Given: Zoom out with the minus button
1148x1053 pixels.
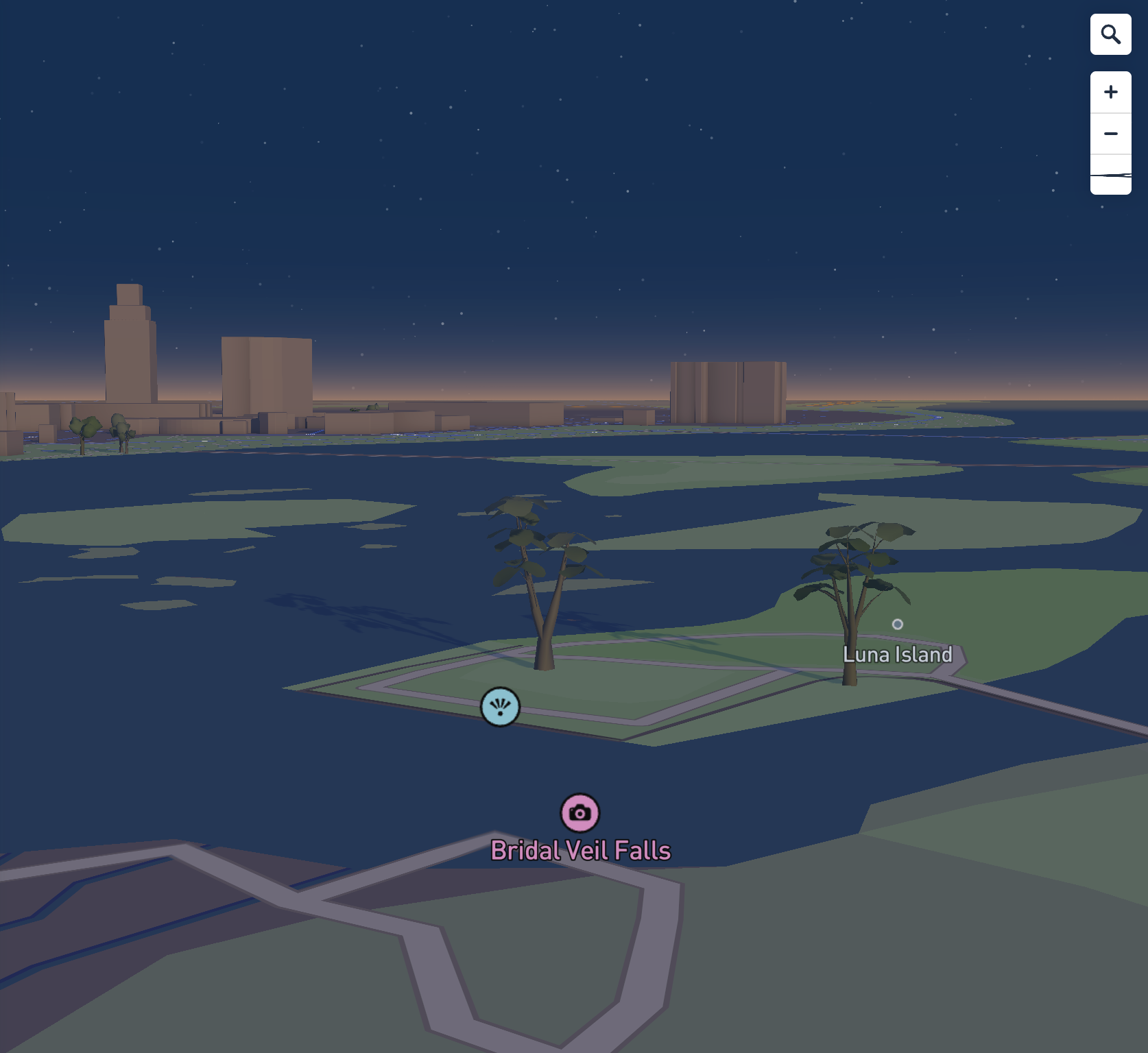Looking at the screenshot, I should click(1110, 134).
